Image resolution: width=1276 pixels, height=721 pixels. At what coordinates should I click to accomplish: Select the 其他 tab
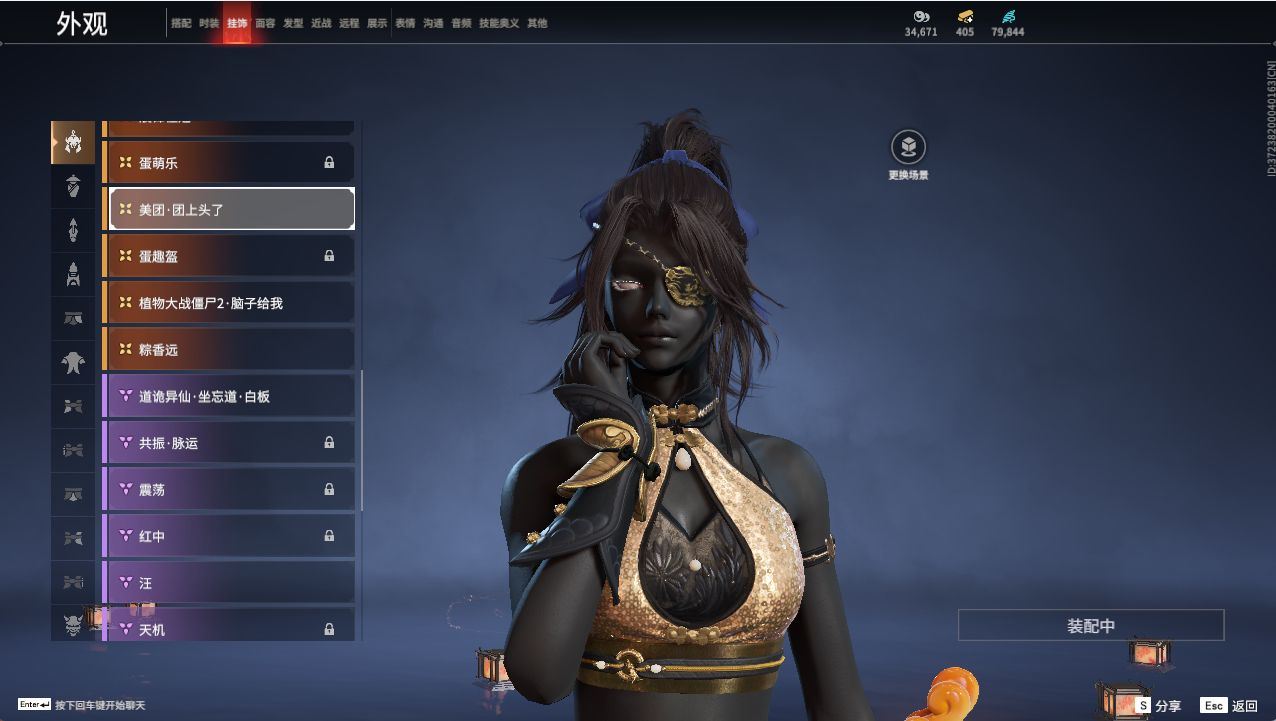537,23
